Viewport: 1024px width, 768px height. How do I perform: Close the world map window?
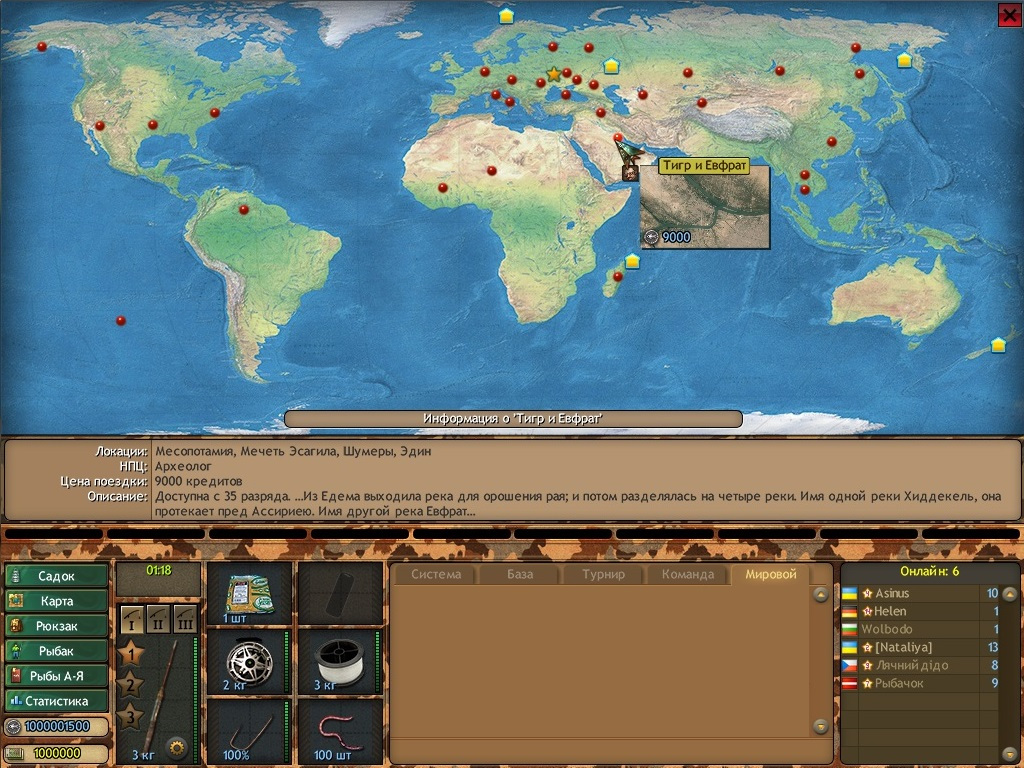point(1009,14)
